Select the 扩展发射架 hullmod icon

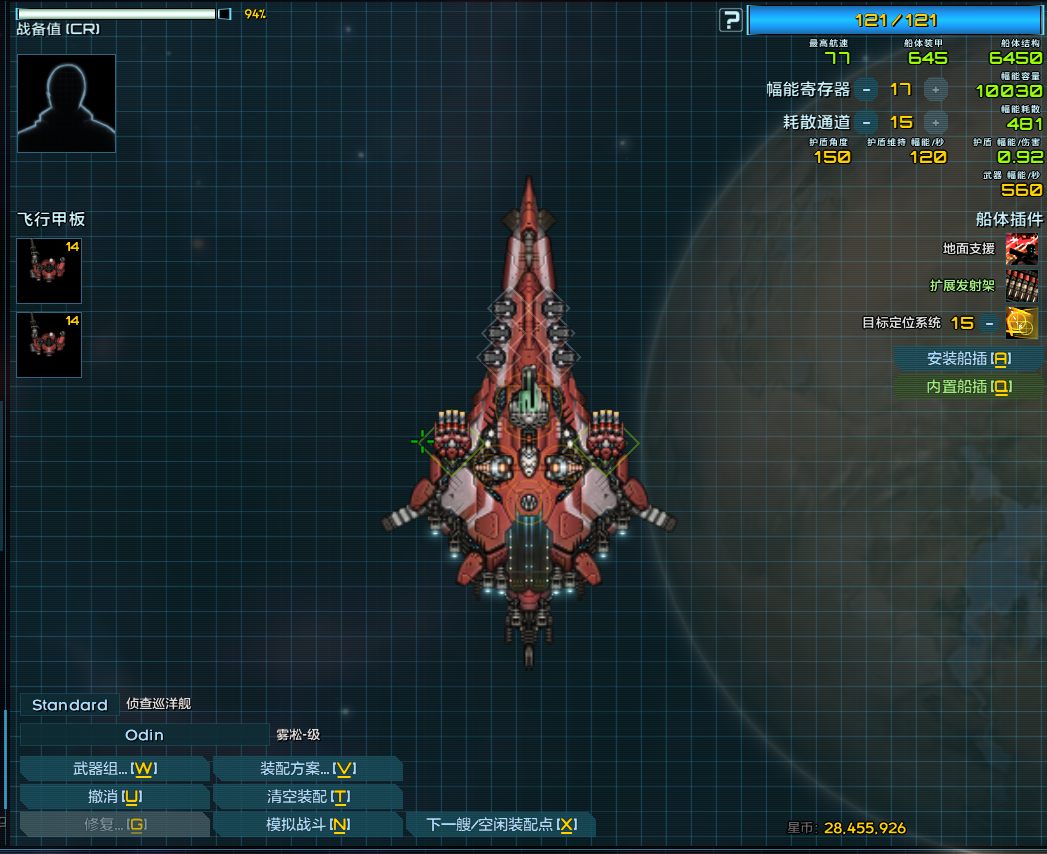[1021, 285]
